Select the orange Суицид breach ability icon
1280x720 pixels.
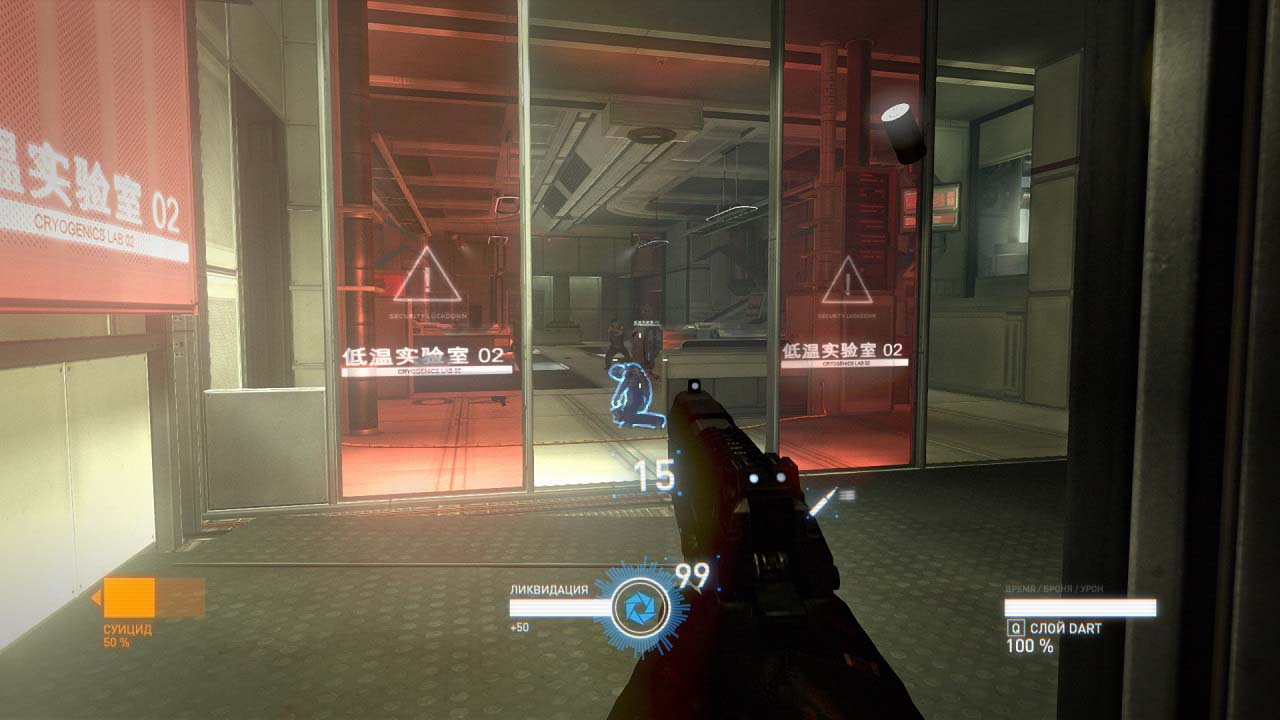coord(130,598)
